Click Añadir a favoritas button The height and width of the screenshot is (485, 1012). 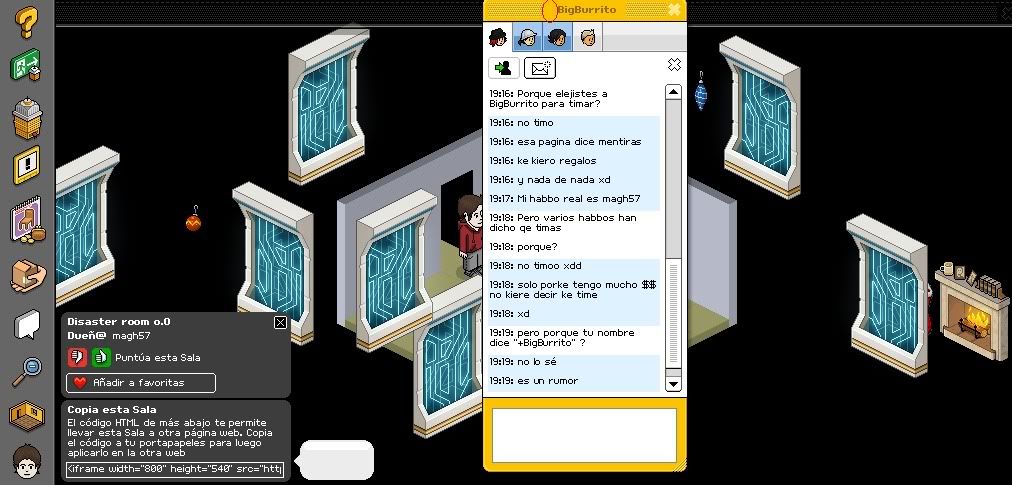pos(140,383)
